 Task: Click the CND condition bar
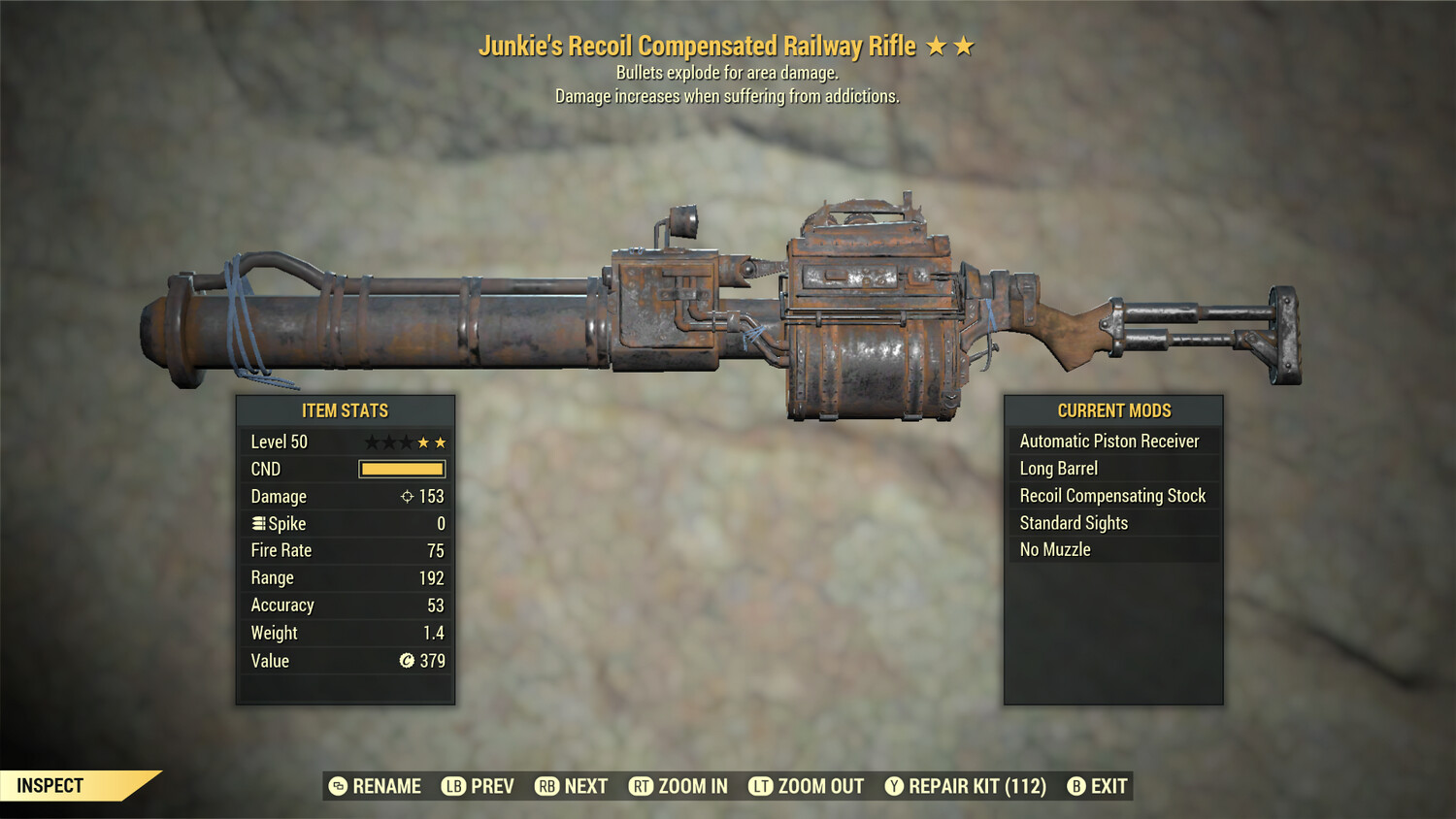(400, 469)
